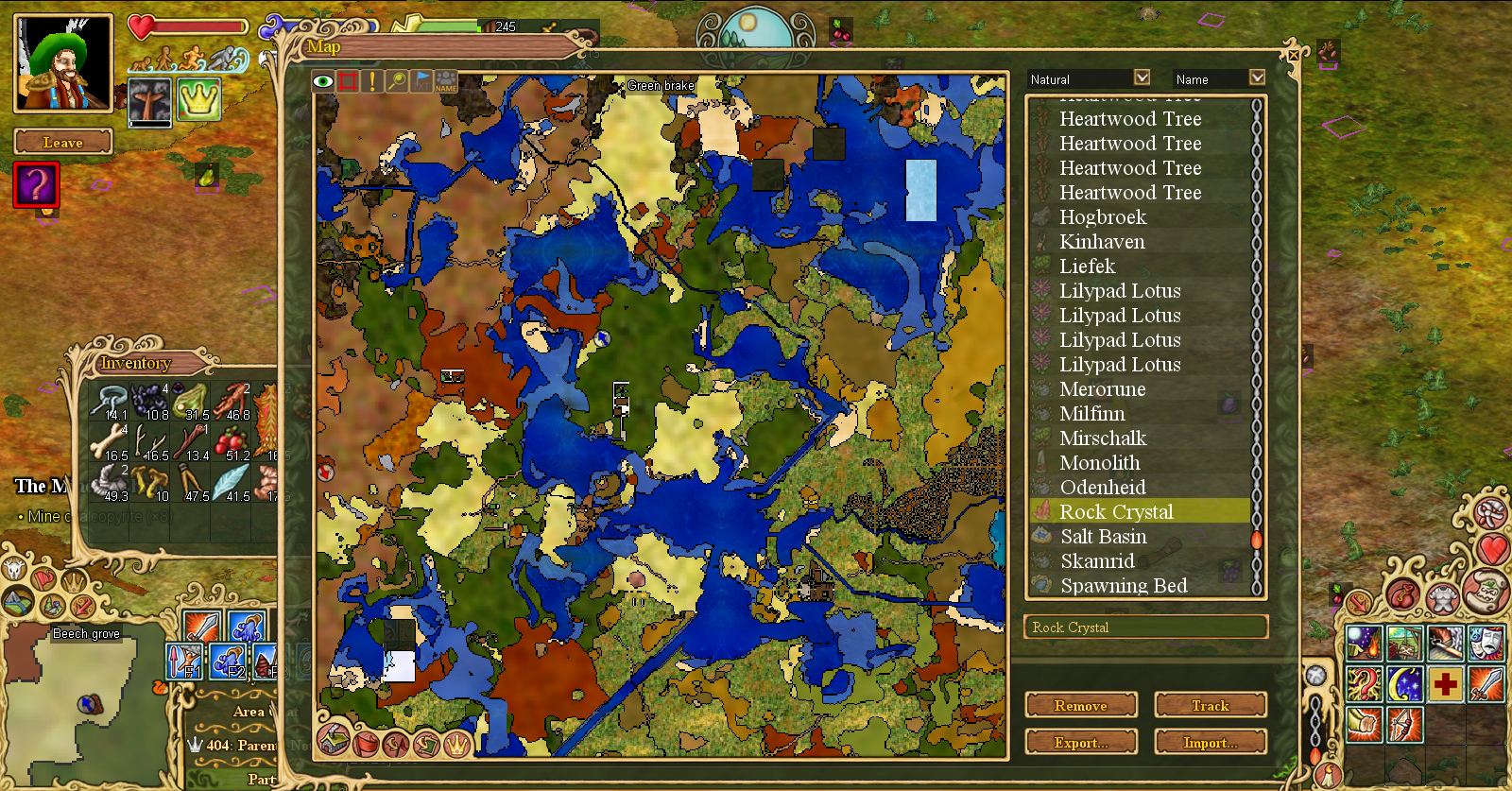Toggle the NAME display icon on the map
Viewport: 1512px width, 791px height.
point(446,81)
